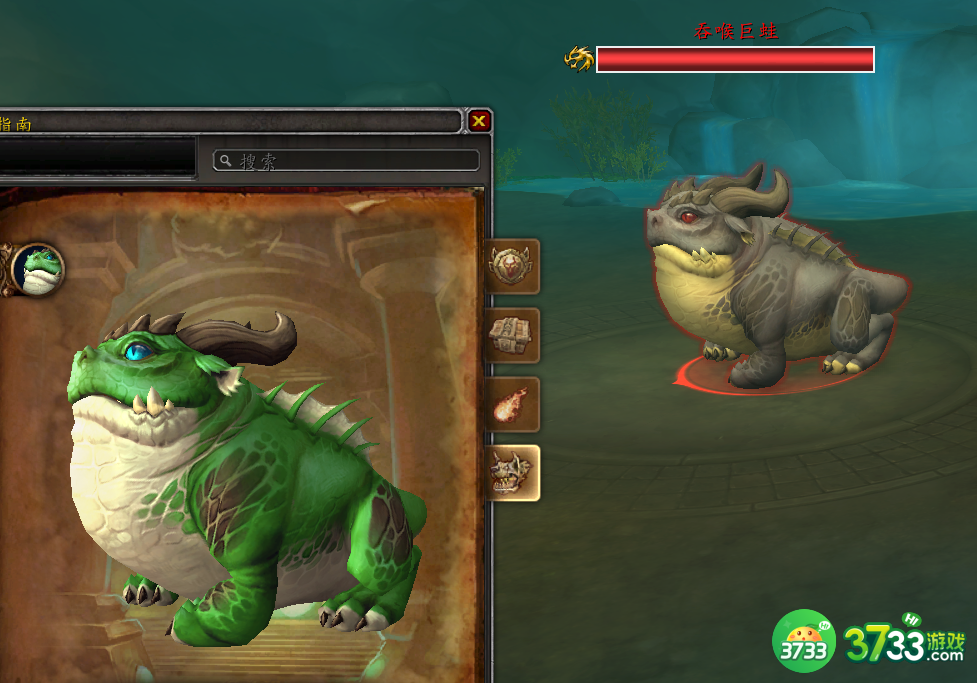Close the Adventure Guide window

click(x=480, y=121)
